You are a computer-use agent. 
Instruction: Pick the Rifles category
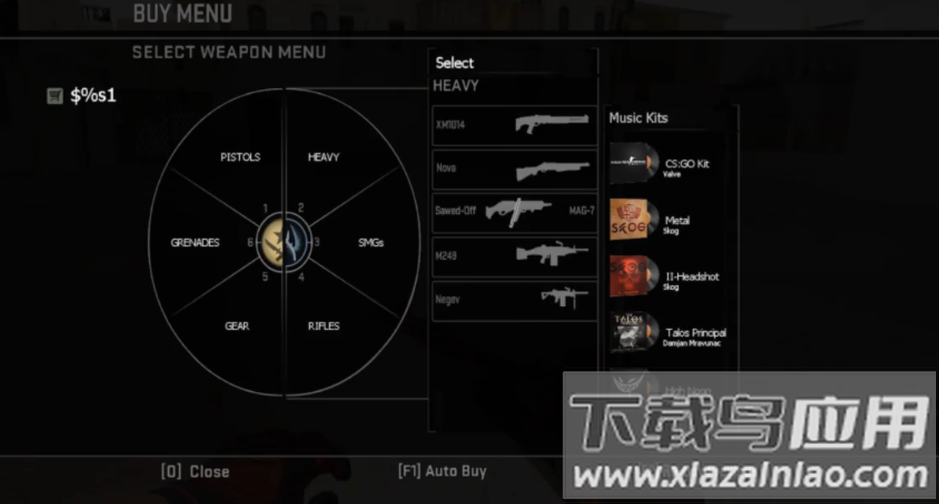click(323, 326)
